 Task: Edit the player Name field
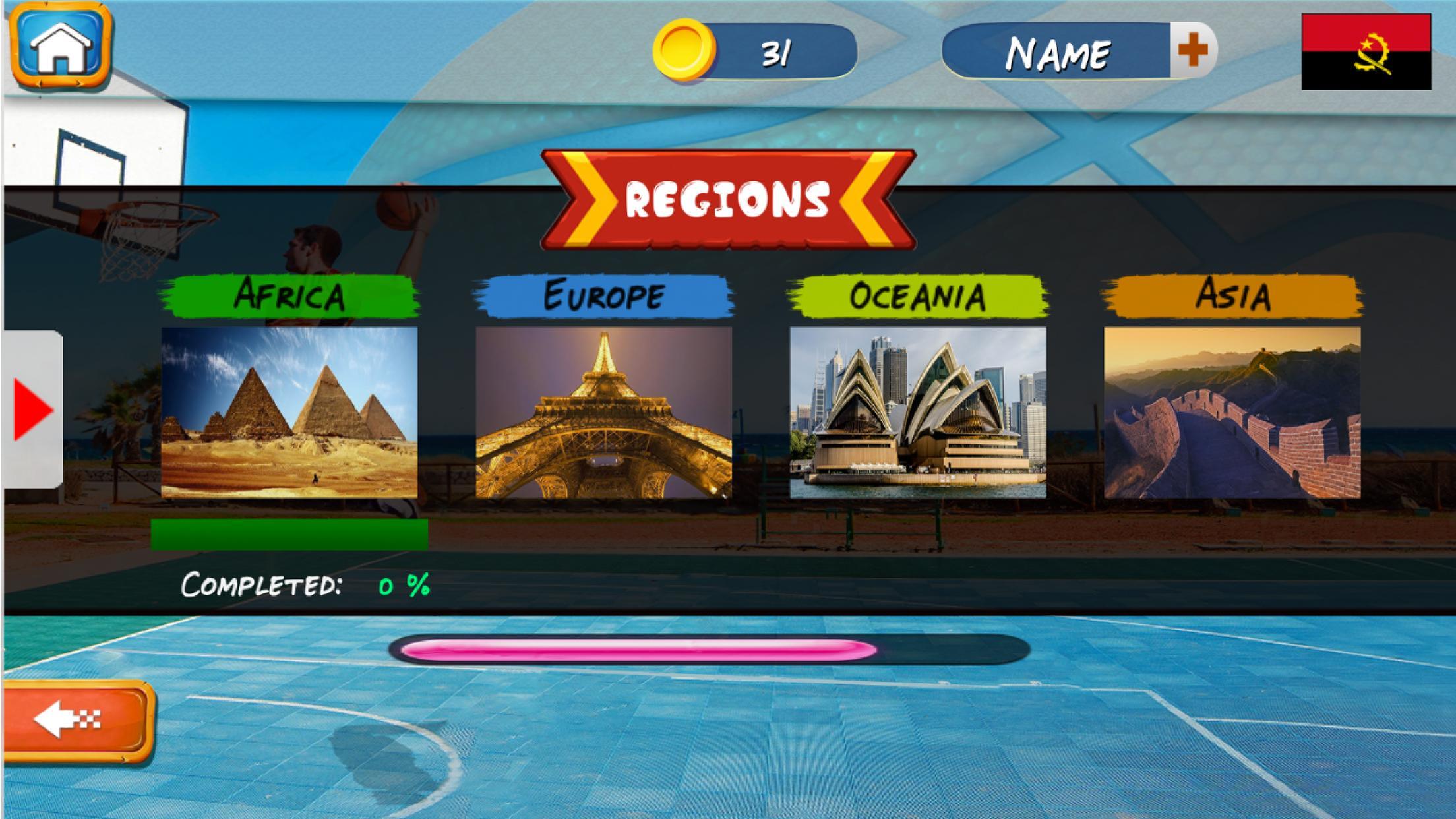[1057, 51]
